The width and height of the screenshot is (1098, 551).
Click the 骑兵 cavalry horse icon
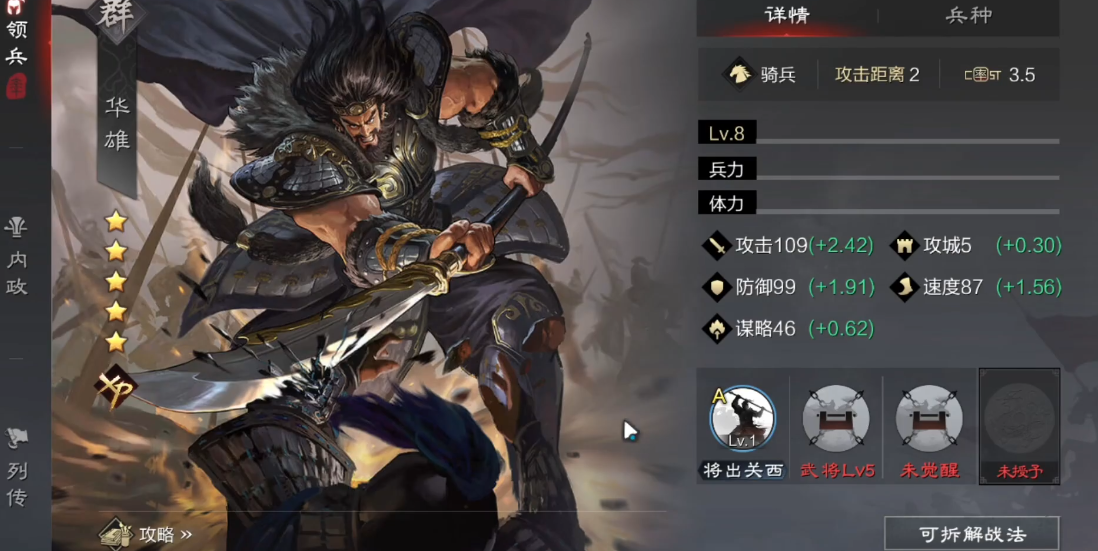tap(738, 75)
